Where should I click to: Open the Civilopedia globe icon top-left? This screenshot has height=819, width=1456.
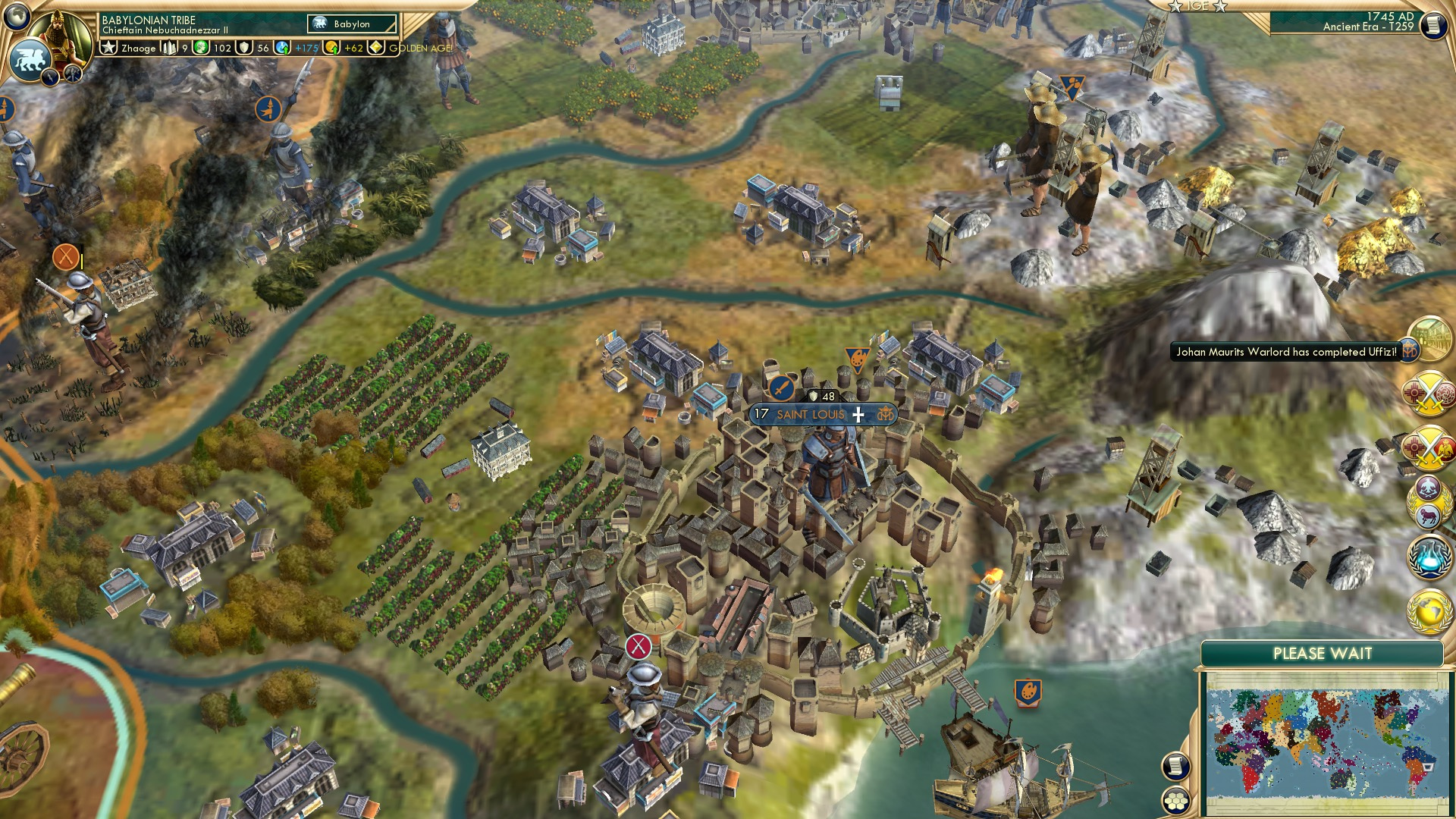[17, 15]
